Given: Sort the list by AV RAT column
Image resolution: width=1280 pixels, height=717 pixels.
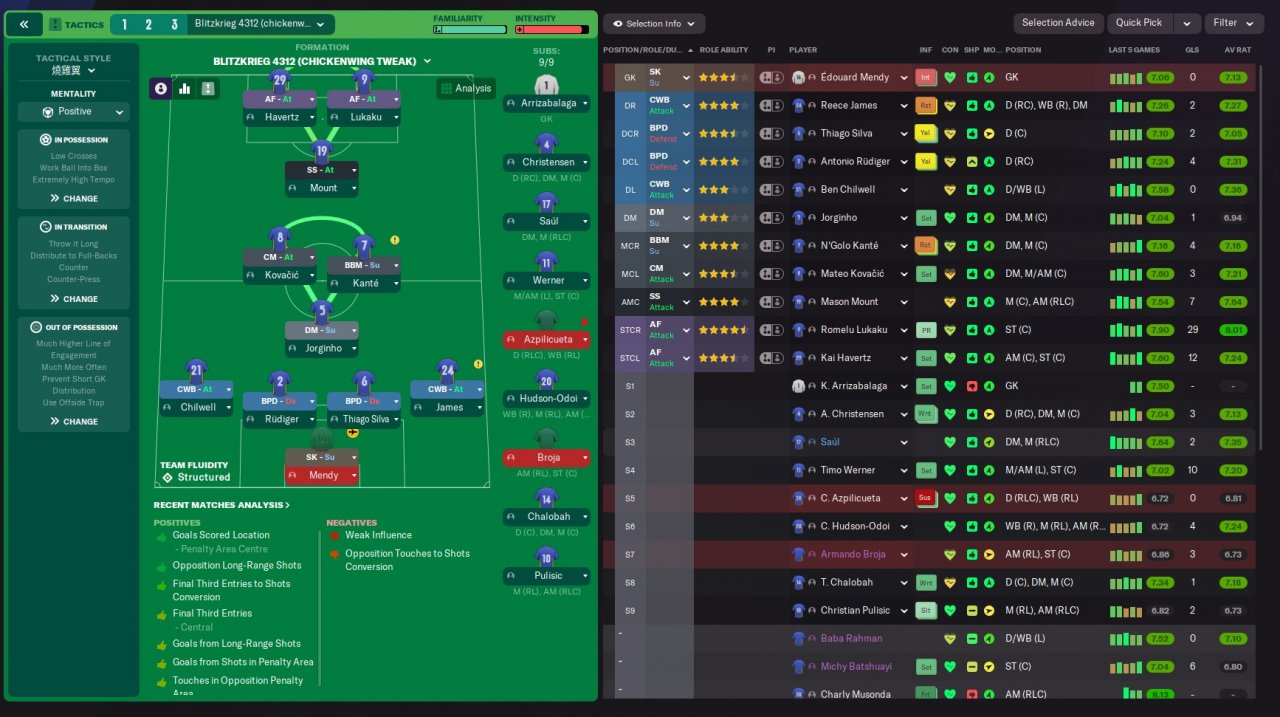Looking at the screenshot, I should pyautogui.click(x=1237, y=50).
